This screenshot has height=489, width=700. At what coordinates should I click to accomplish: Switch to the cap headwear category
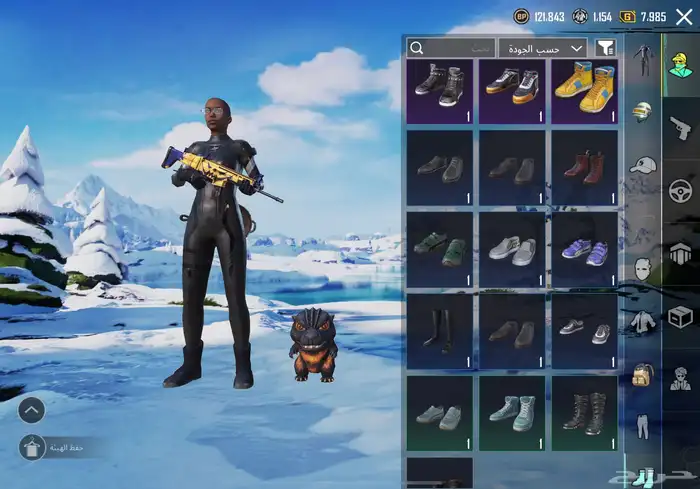point(643,164)
